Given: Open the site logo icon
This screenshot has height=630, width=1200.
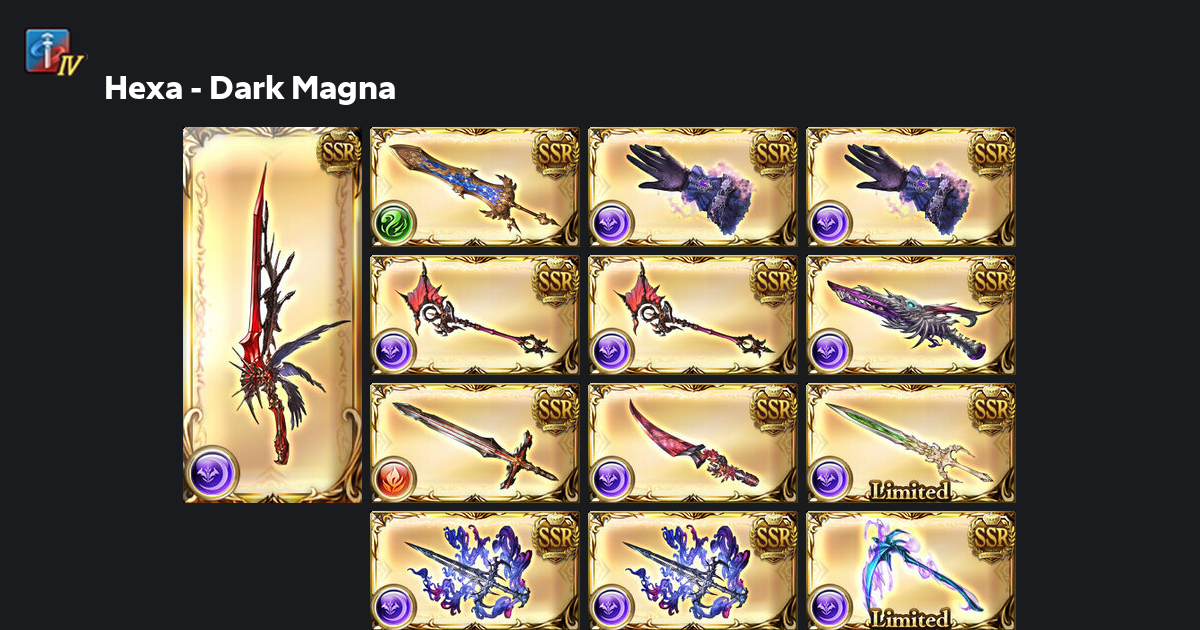Looking at the screenshot, I should 55,52.
